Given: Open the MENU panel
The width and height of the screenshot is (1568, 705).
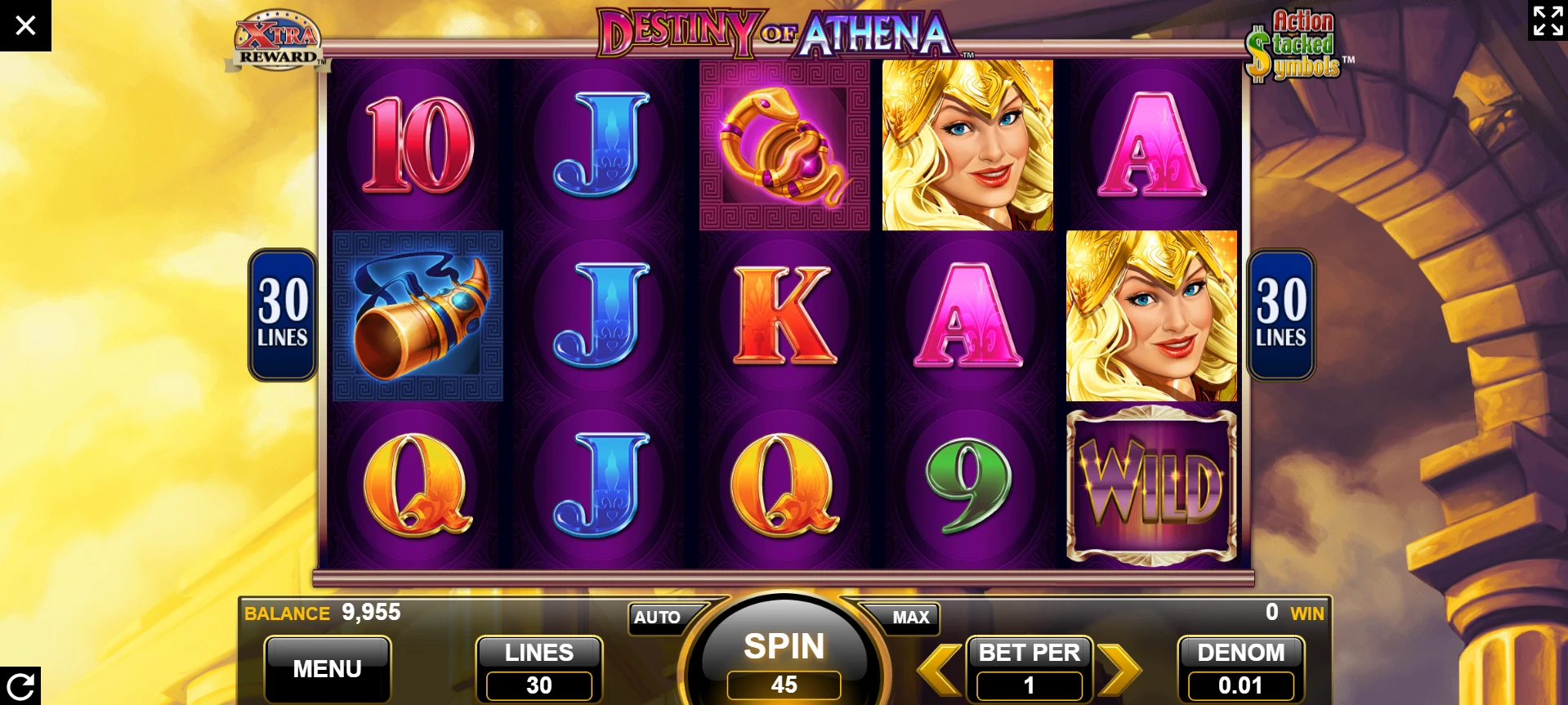Looking at the screenshot, I should 327,668.
